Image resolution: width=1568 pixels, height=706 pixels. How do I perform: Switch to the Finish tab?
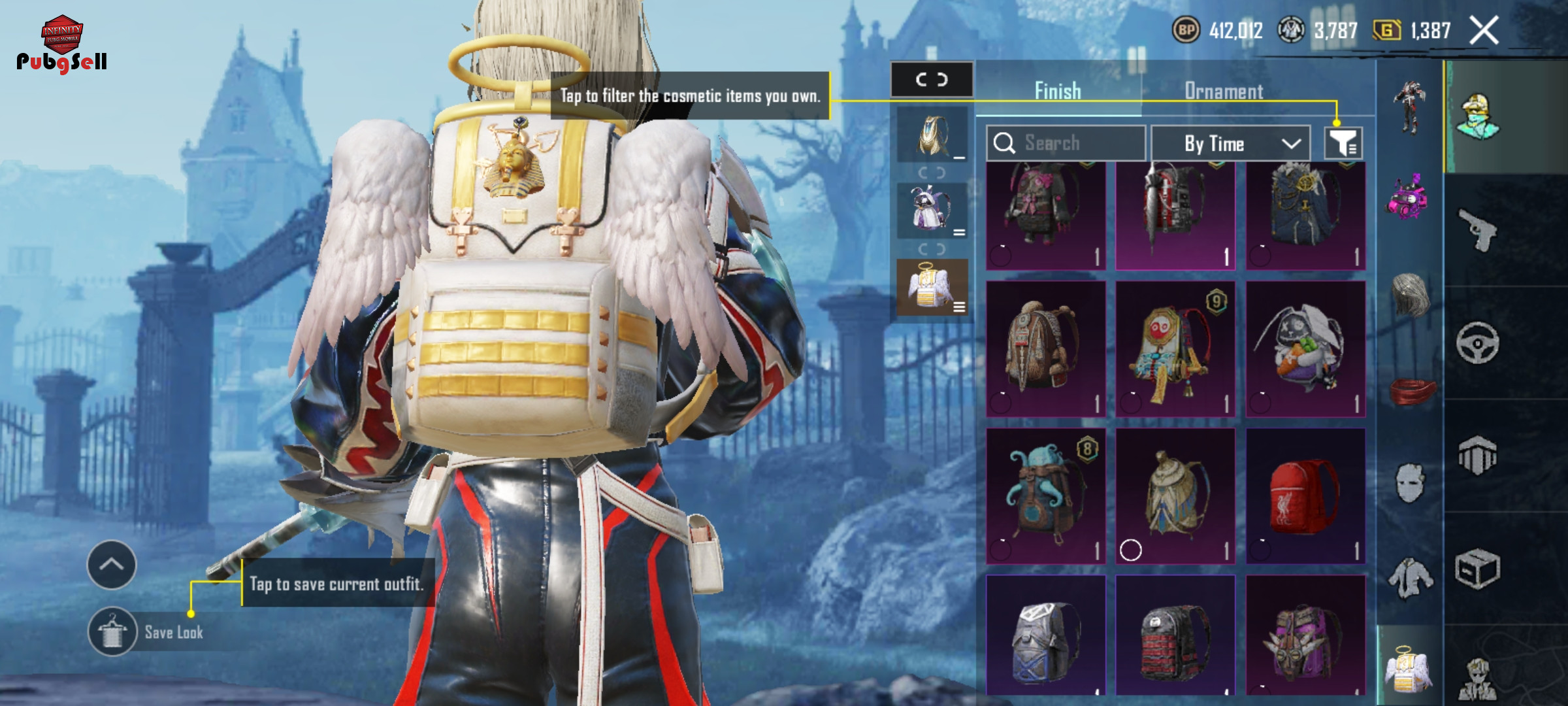1058,91
